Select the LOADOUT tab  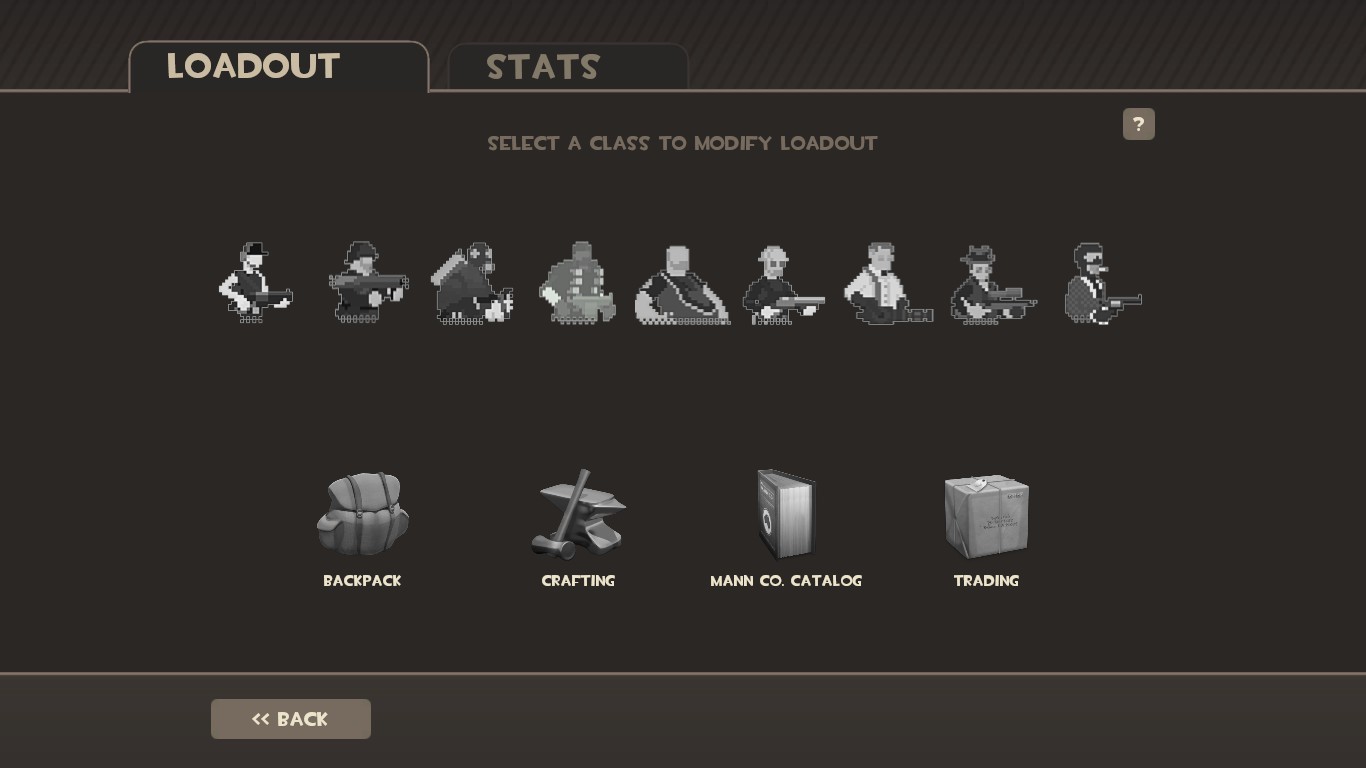(253, 66)
